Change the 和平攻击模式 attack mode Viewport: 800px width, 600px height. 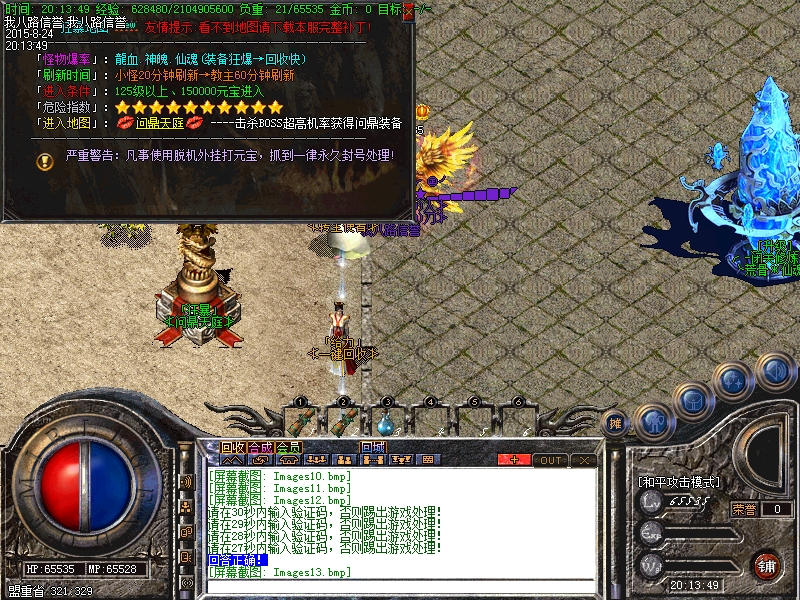click(678, 482)
